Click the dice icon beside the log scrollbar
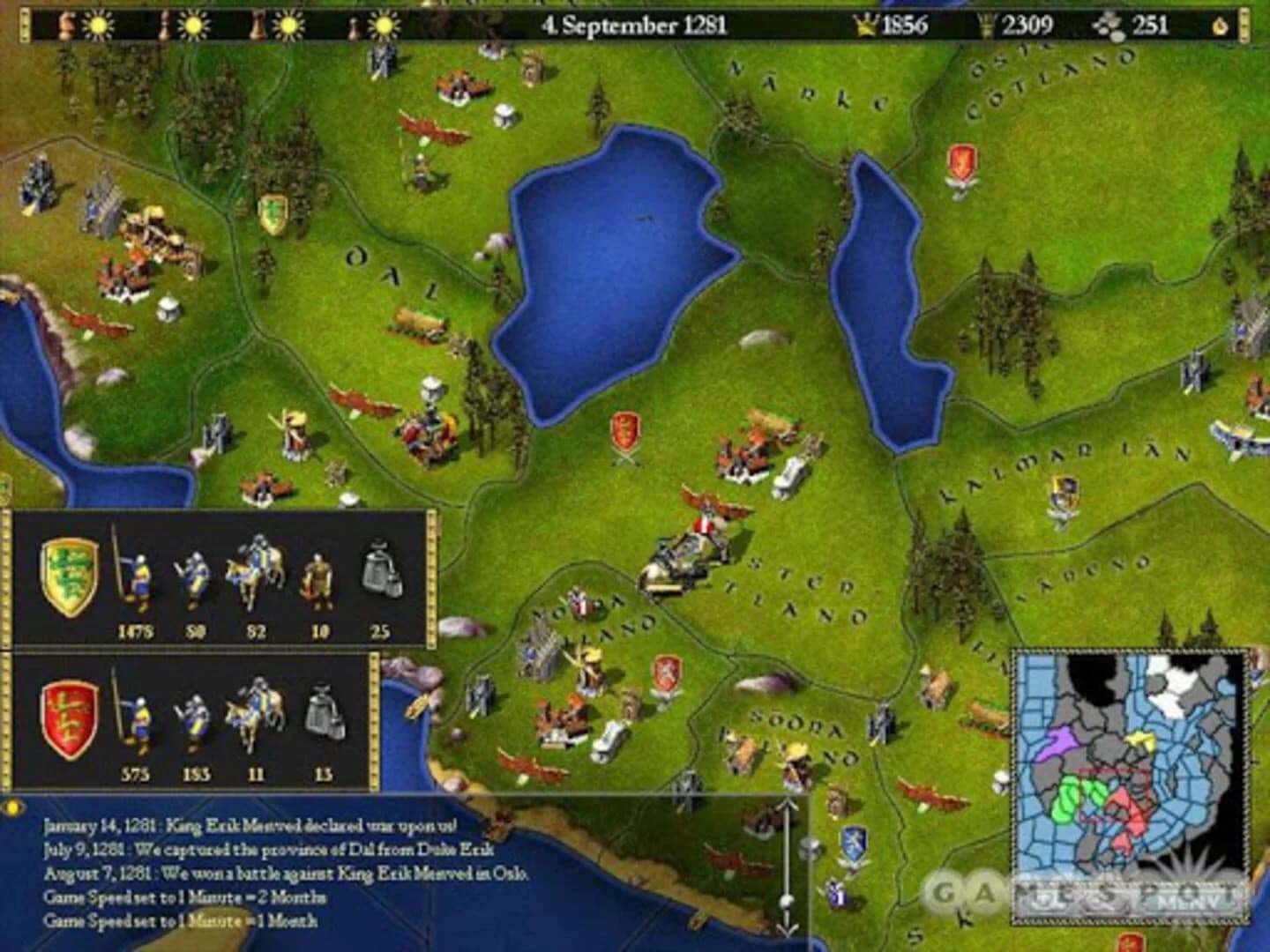 pyautogui.click(x=808, y=850)
